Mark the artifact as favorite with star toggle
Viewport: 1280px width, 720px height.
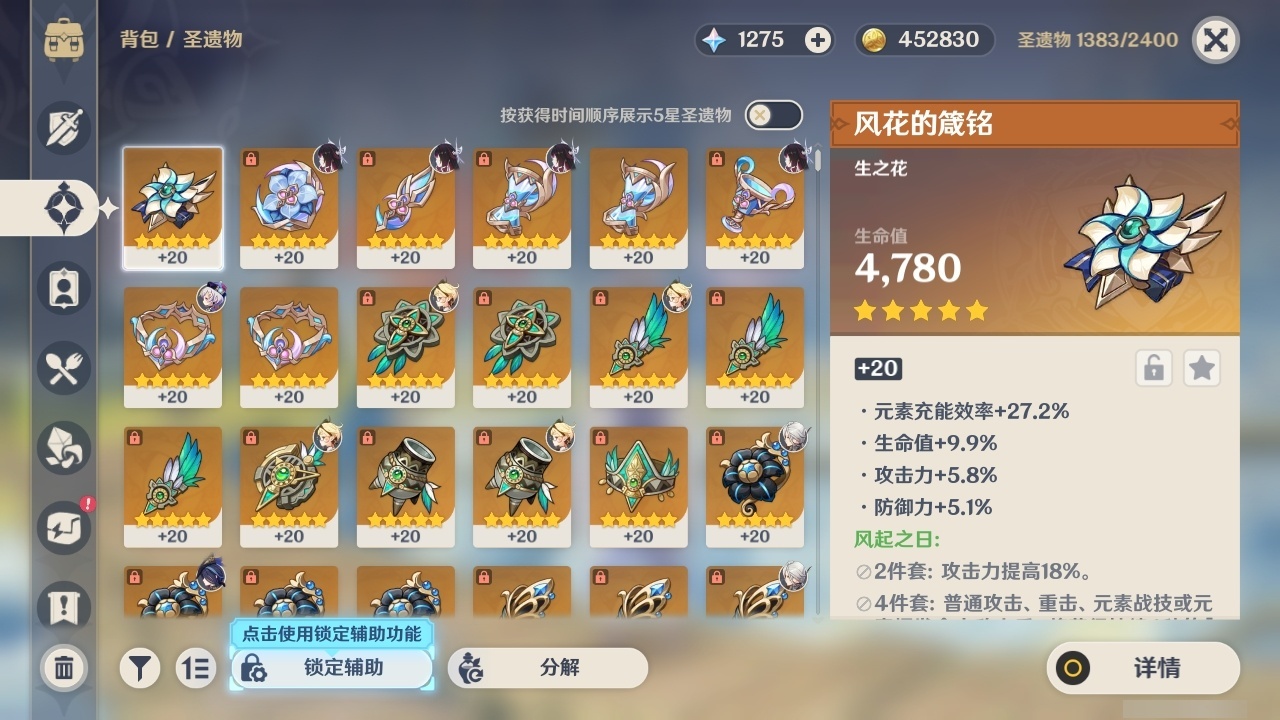[x=1201, y=368]
